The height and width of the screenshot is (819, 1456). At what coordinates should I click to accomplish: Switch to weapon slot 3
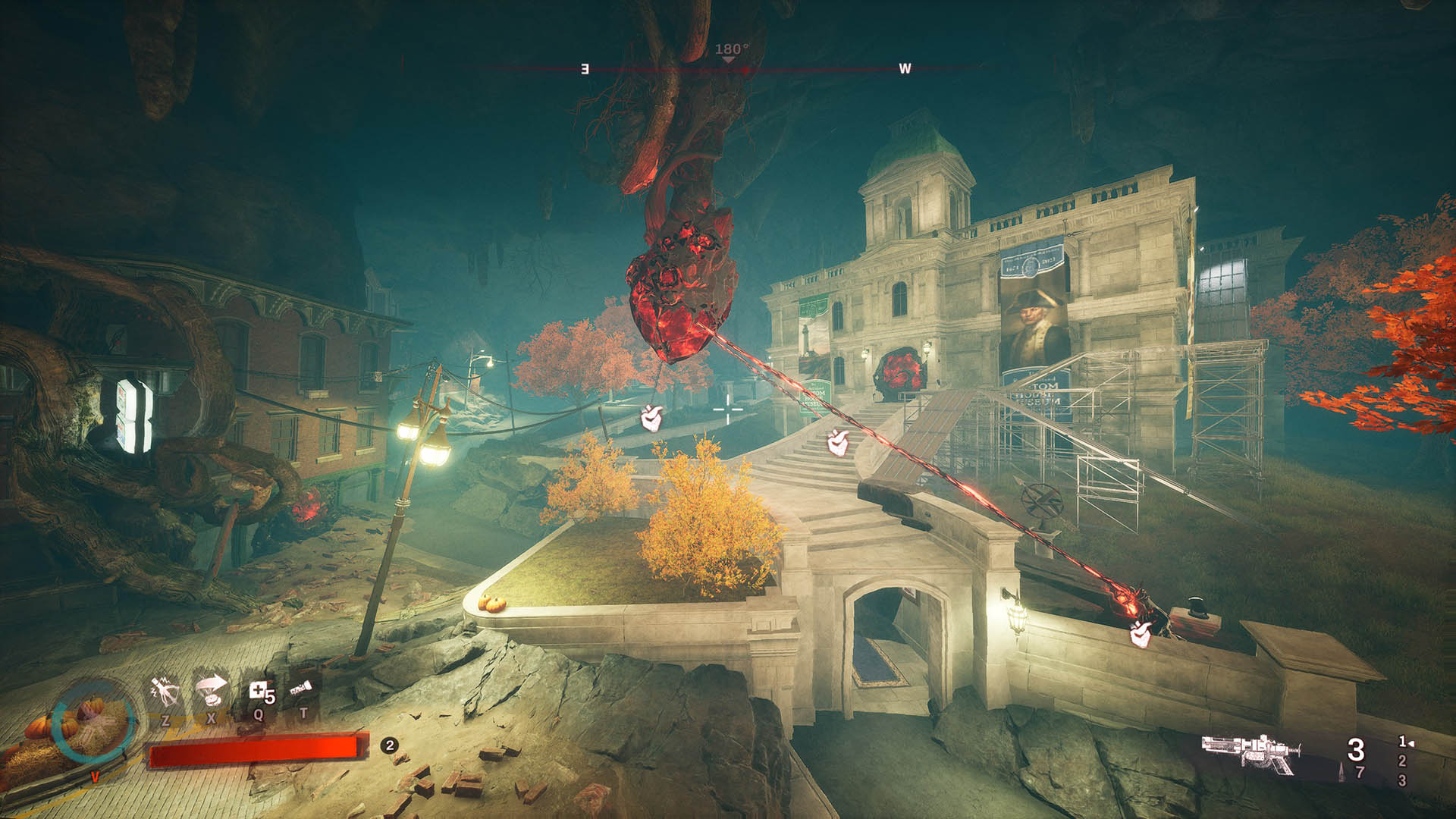1402,780
